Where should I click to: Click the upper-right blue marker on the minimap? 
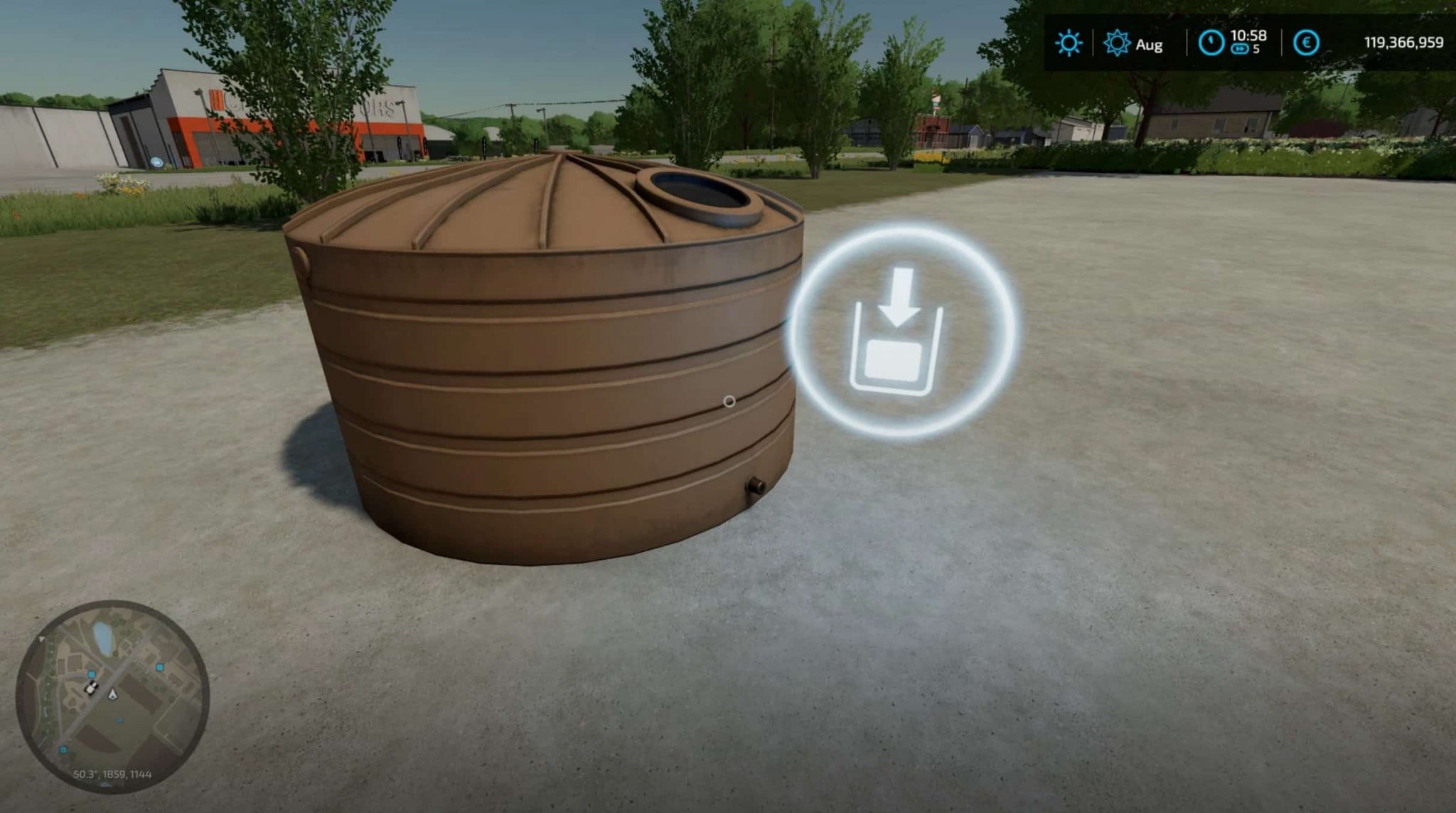[x=161, y=667]
